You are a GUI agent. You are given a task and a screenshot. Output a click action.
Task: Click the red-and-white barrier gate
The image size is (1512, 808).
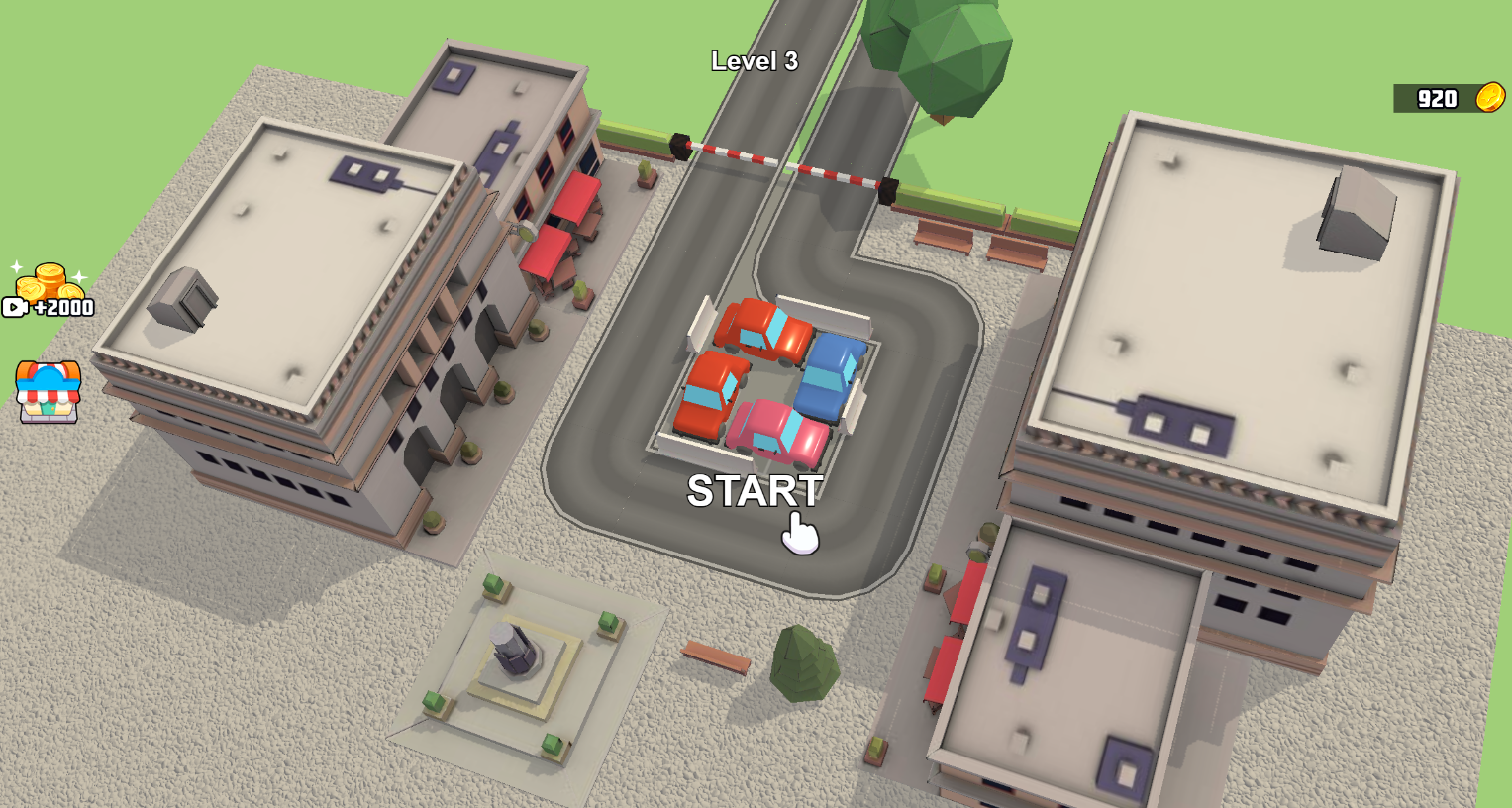tap(782, 161)
